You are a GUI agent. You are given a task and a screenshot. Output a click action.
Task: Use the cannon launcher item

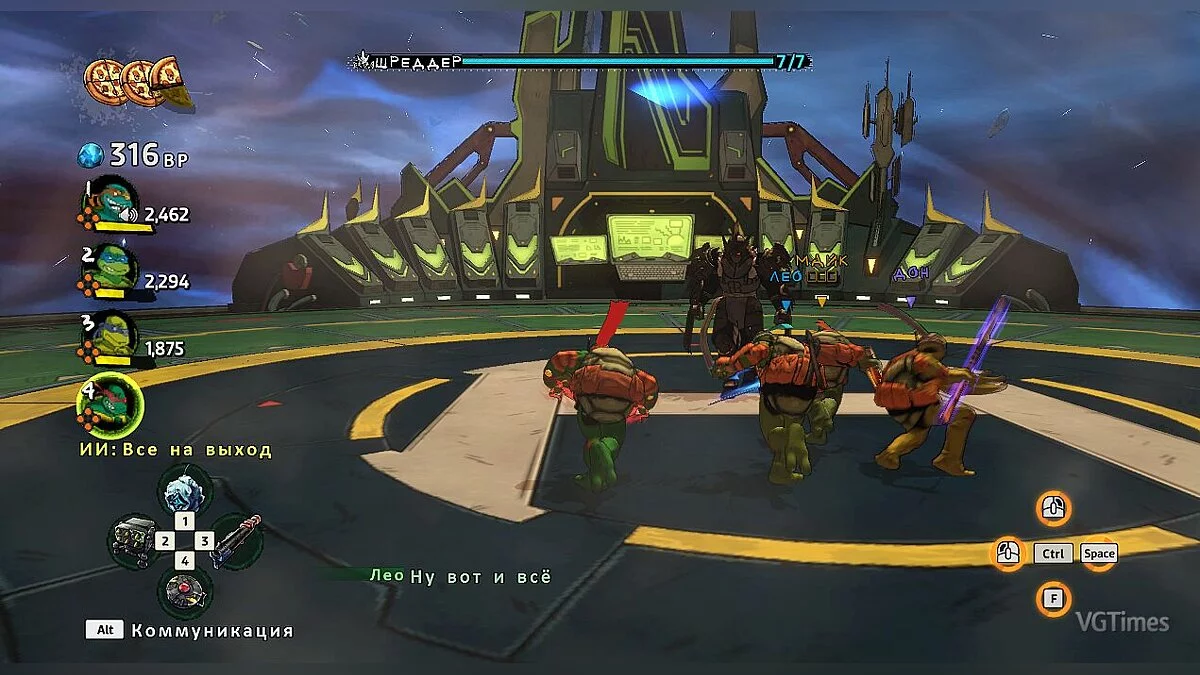(x=236, y=541)
